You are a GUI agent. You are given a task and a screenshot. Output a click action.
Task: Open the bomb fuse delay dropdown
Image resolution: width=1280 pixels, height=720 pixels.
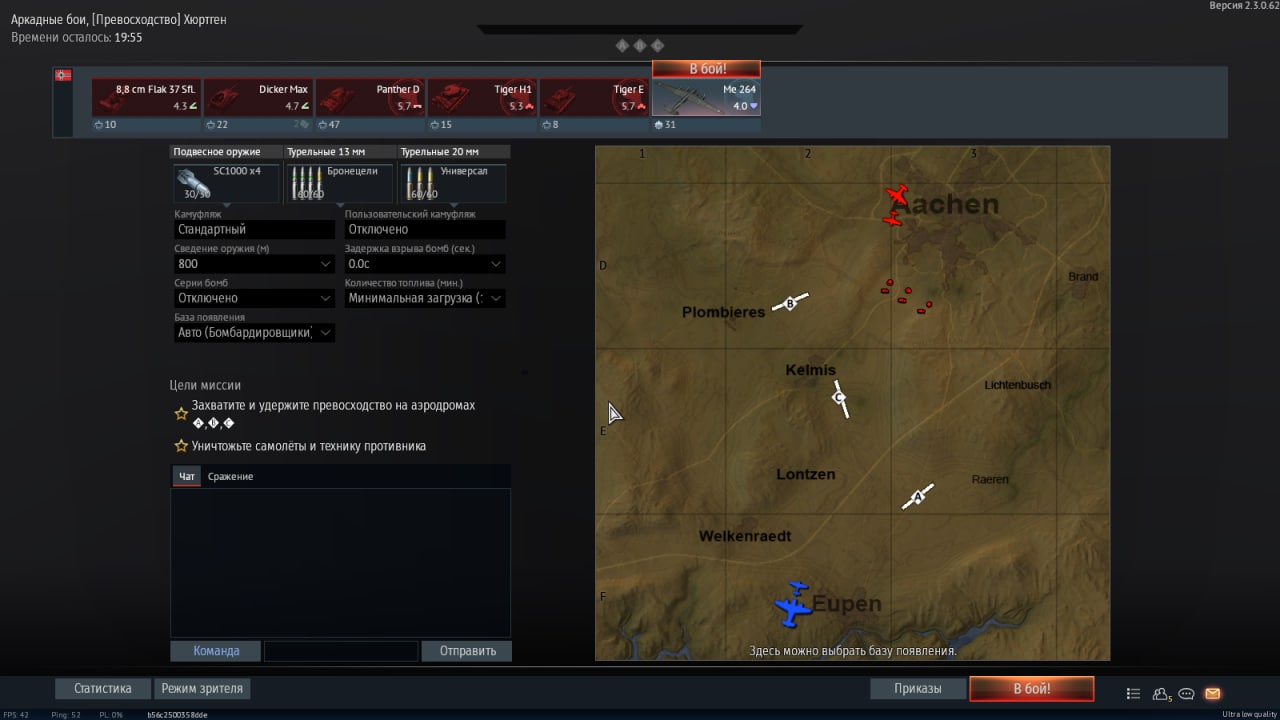424,264
